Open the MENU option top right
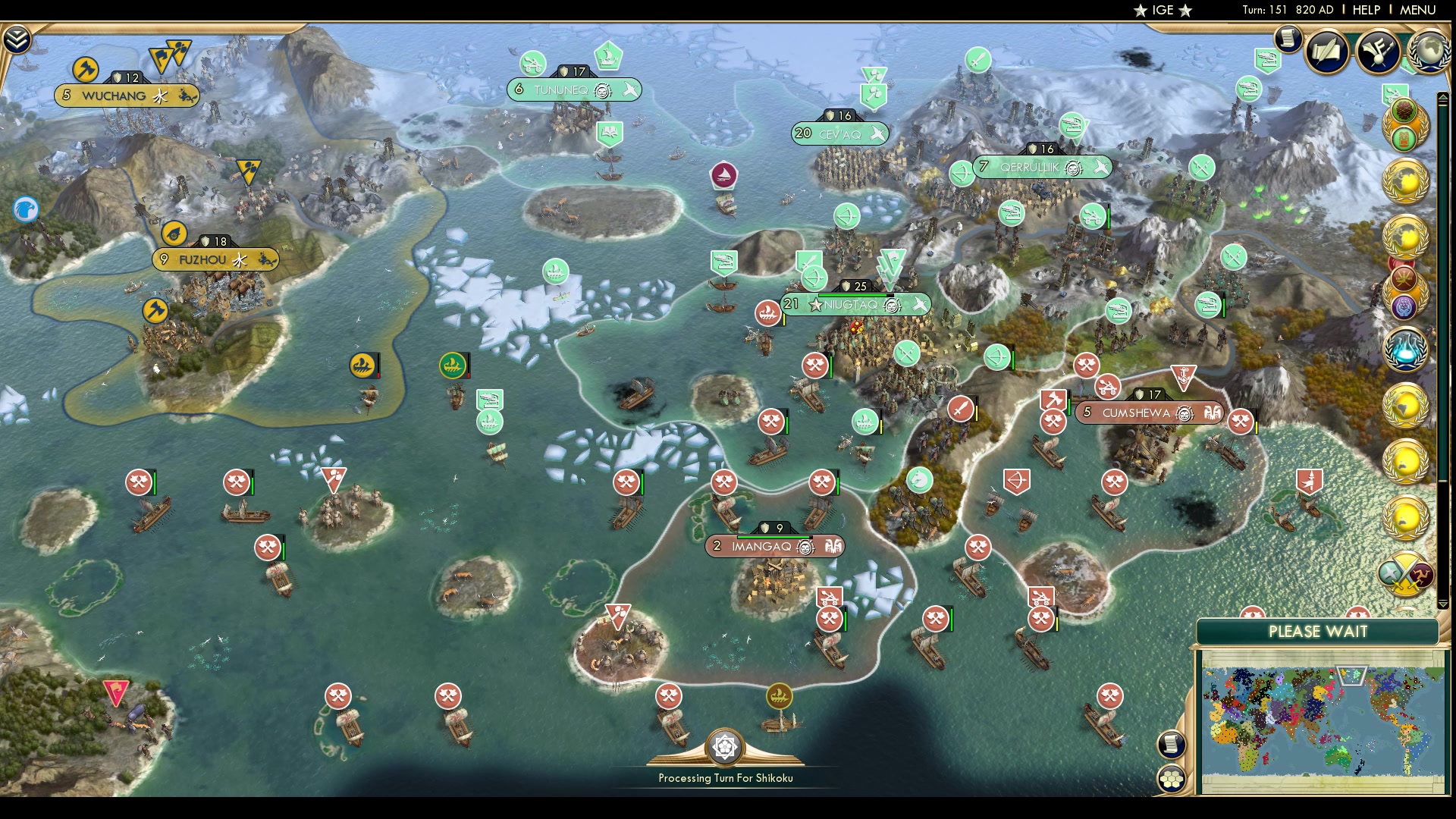Screen dimensions: 1456x819 [x=1420, y=10]
